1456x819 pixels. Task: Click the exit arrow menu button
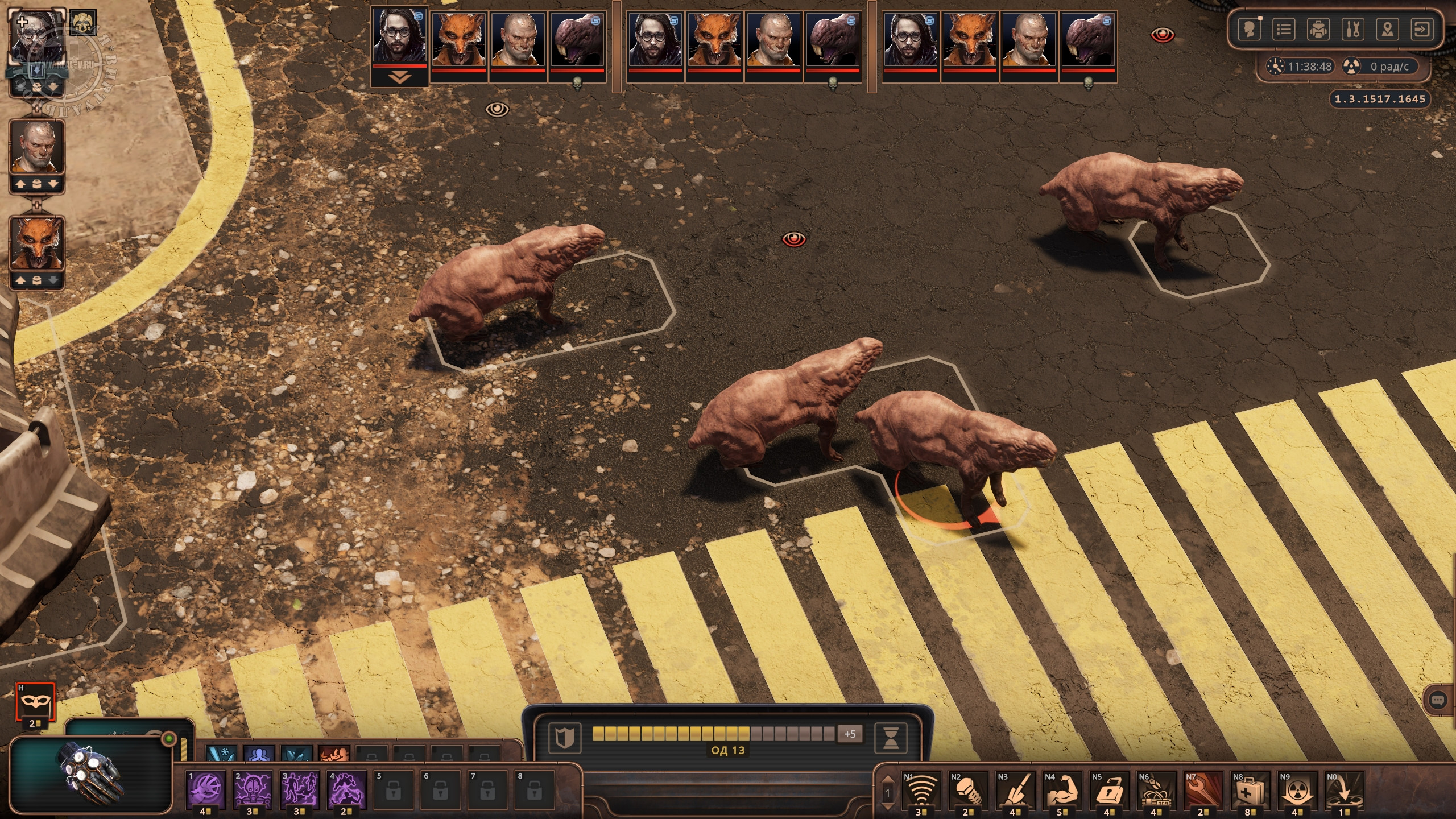tap(1422, 30)
